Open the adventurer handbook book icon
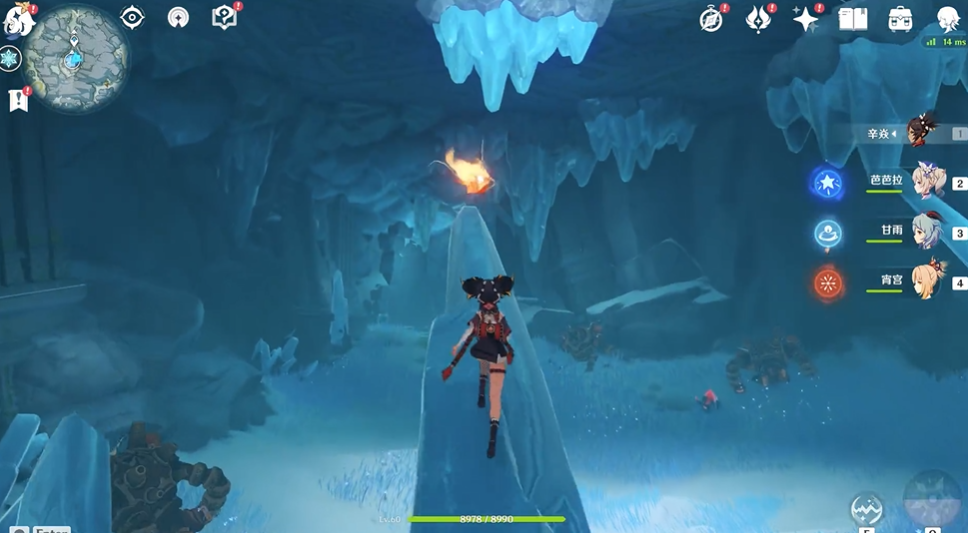 tap(852, 19)
